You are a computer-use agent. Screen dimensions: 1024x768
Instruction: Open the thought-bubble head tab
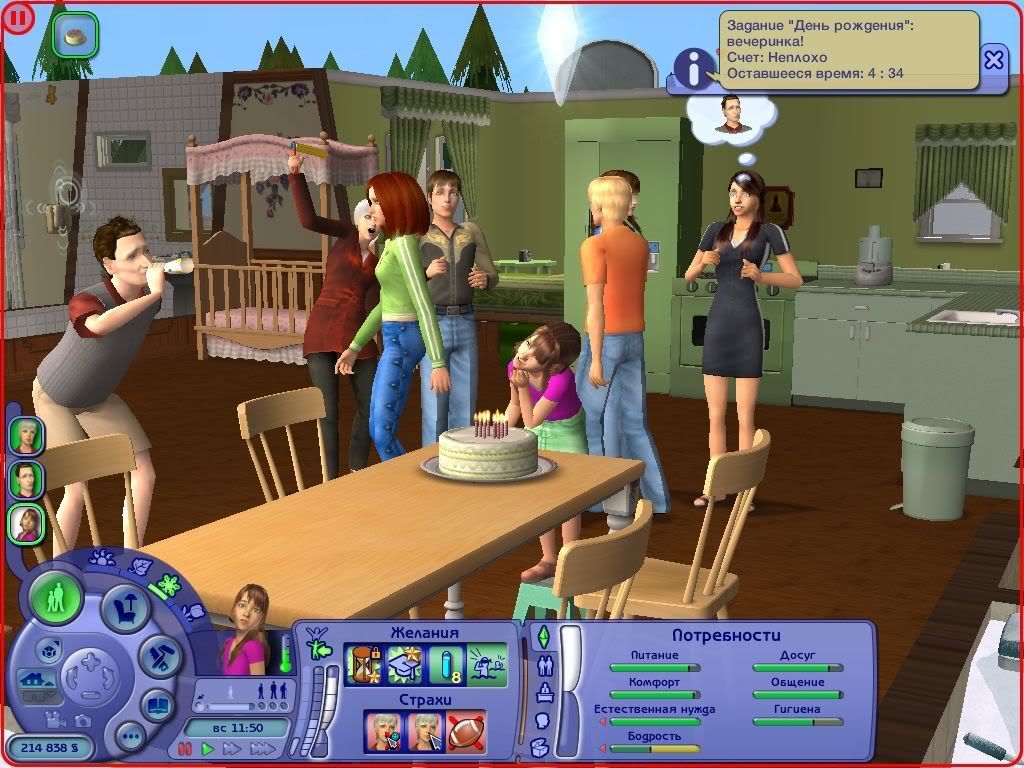tap(543, 719)
